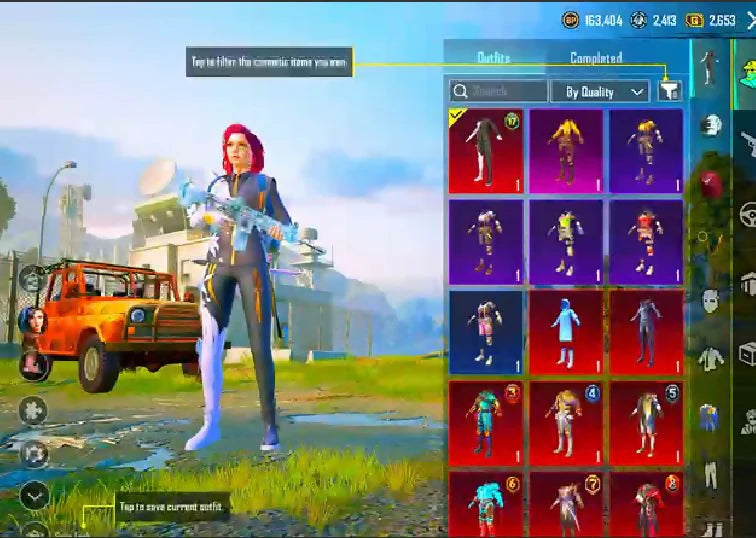Image resolution: width=756 pixels, height=538 pixels.
Task: Open the Completed tab
Action: (x=596, y=58)
